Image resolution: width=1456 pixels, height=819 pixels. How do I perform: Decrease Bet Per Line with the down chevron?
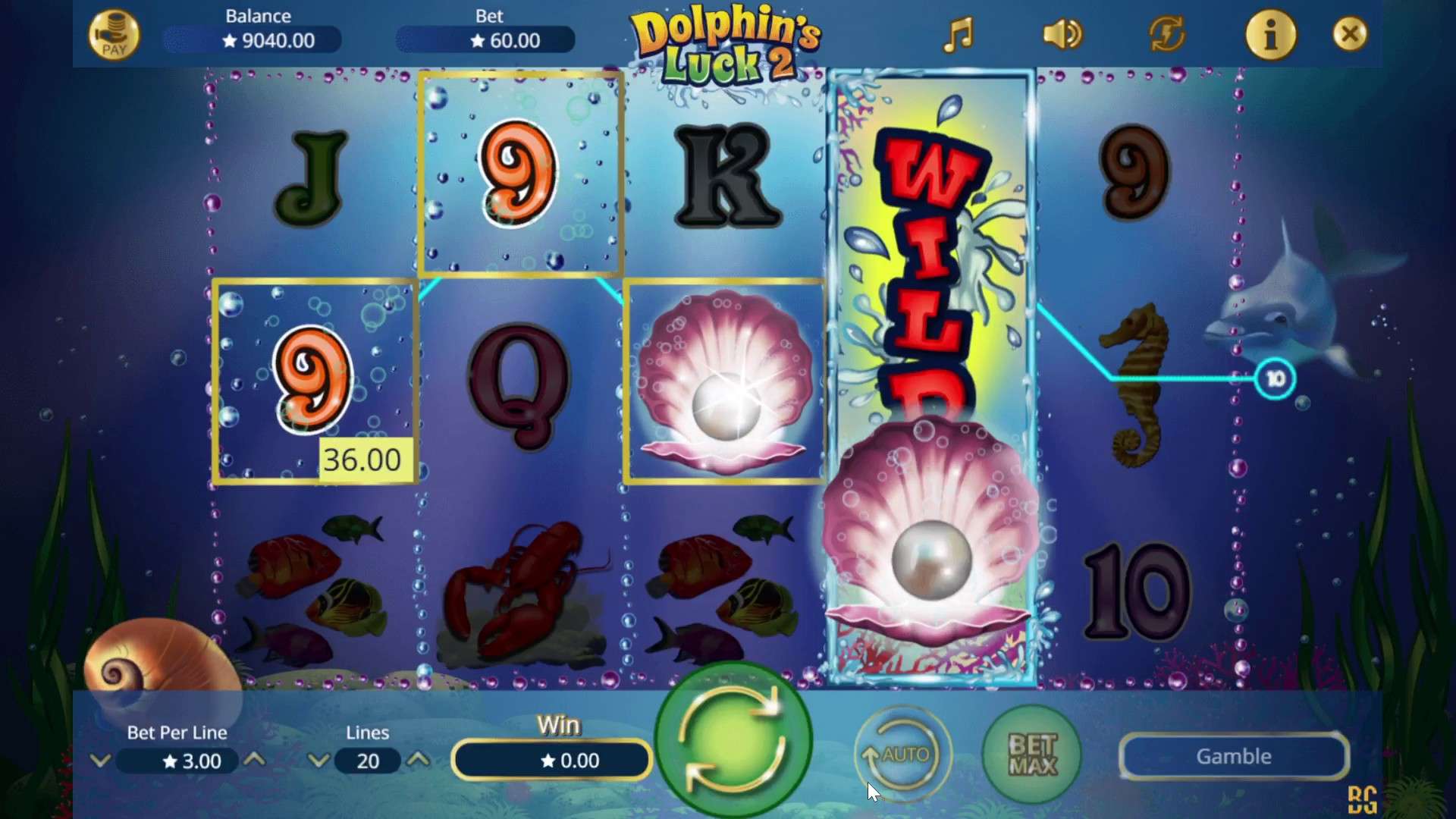[101, 761]
